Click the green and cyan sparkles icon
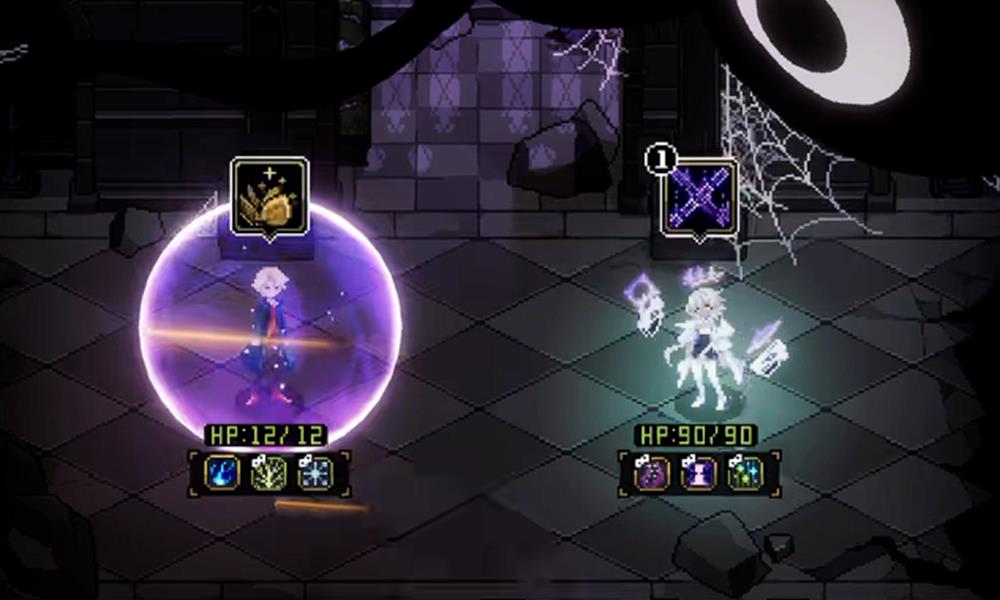The width and height of the screenshot is (1000, 600). 745,472
